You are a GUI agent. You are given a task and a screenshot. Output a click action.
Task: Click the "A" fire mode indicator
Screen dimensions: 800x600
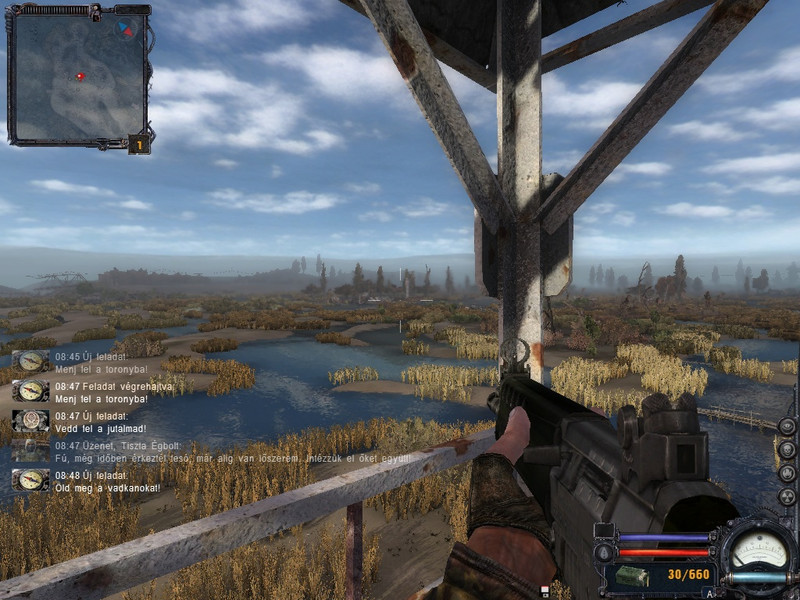[711, 593]
